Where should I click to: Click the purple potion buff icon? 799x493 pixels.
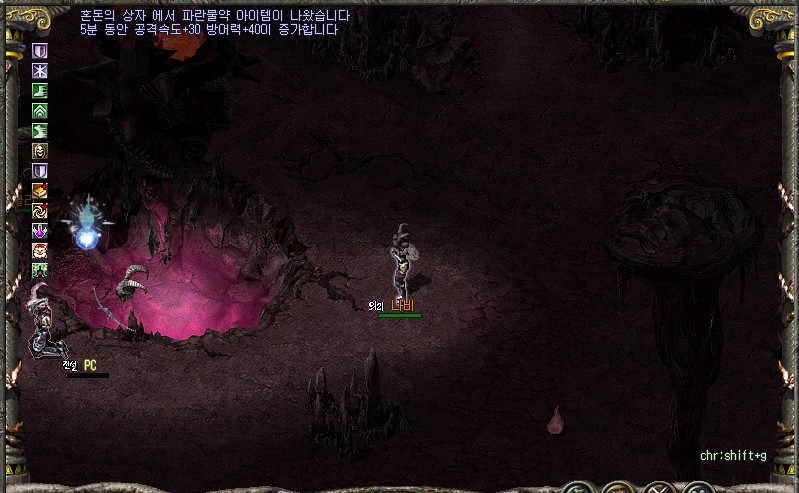pyautogui.click(x=40, y=230)
